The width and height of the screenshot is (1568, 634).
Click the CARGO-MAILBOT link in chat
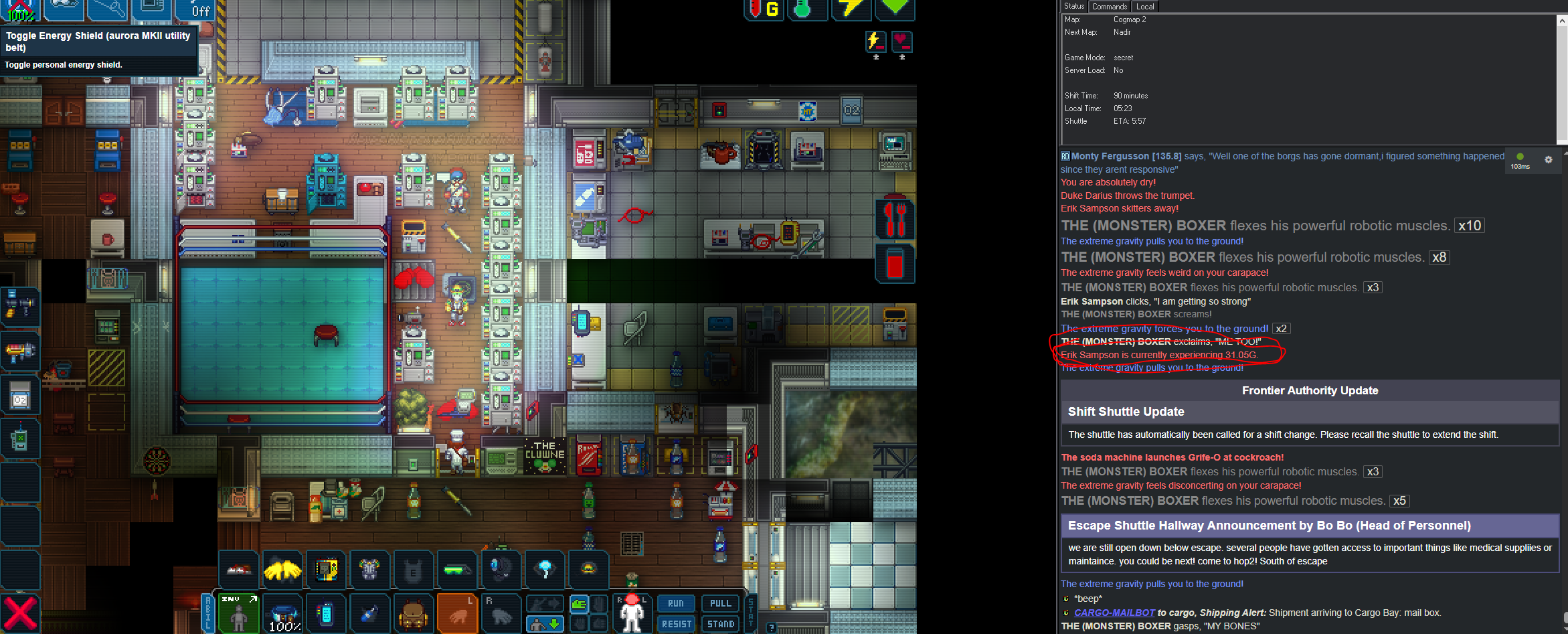[1114, 613]
